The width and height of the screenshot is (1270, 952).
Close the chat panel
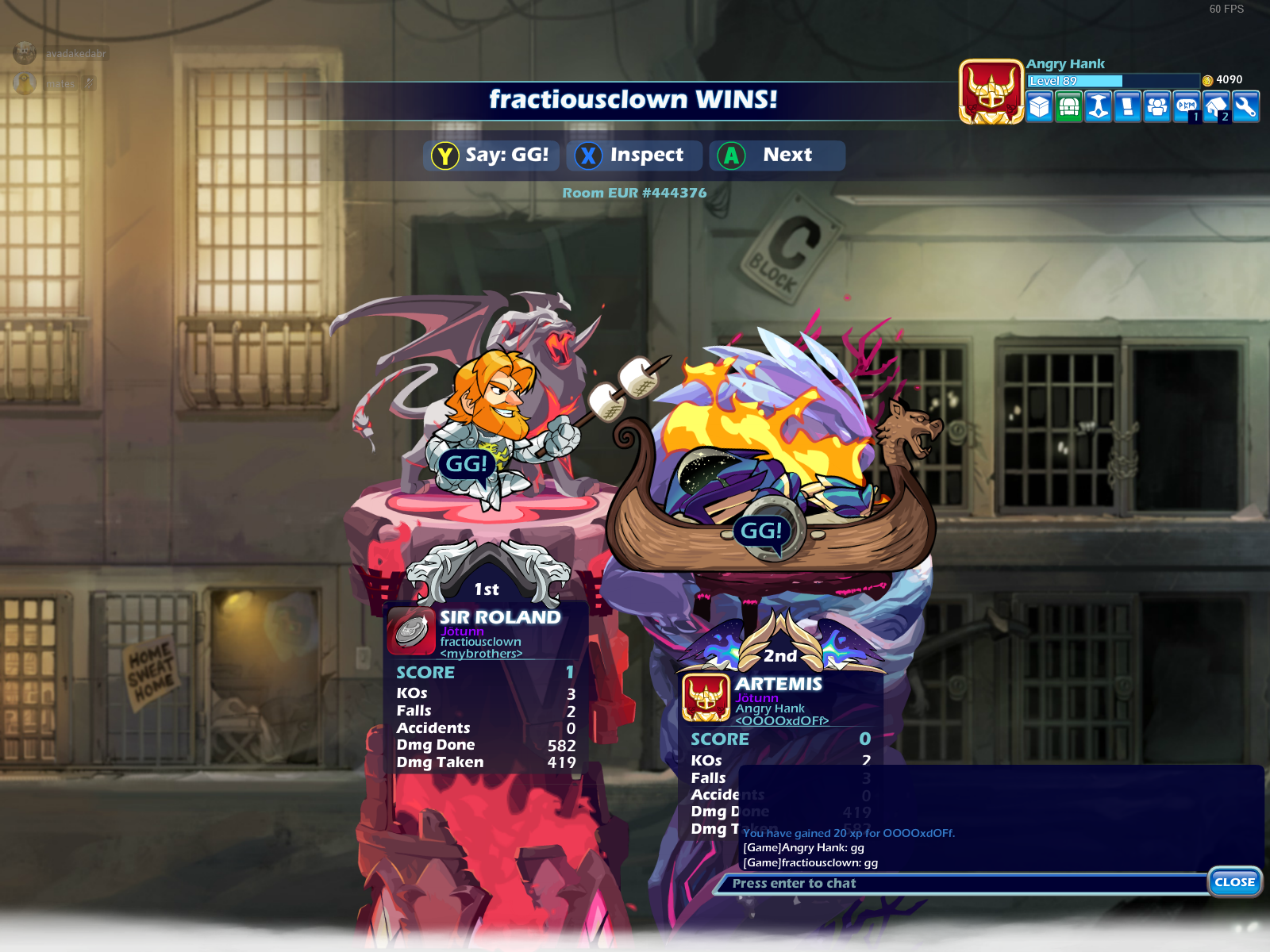coord(1234,882)
